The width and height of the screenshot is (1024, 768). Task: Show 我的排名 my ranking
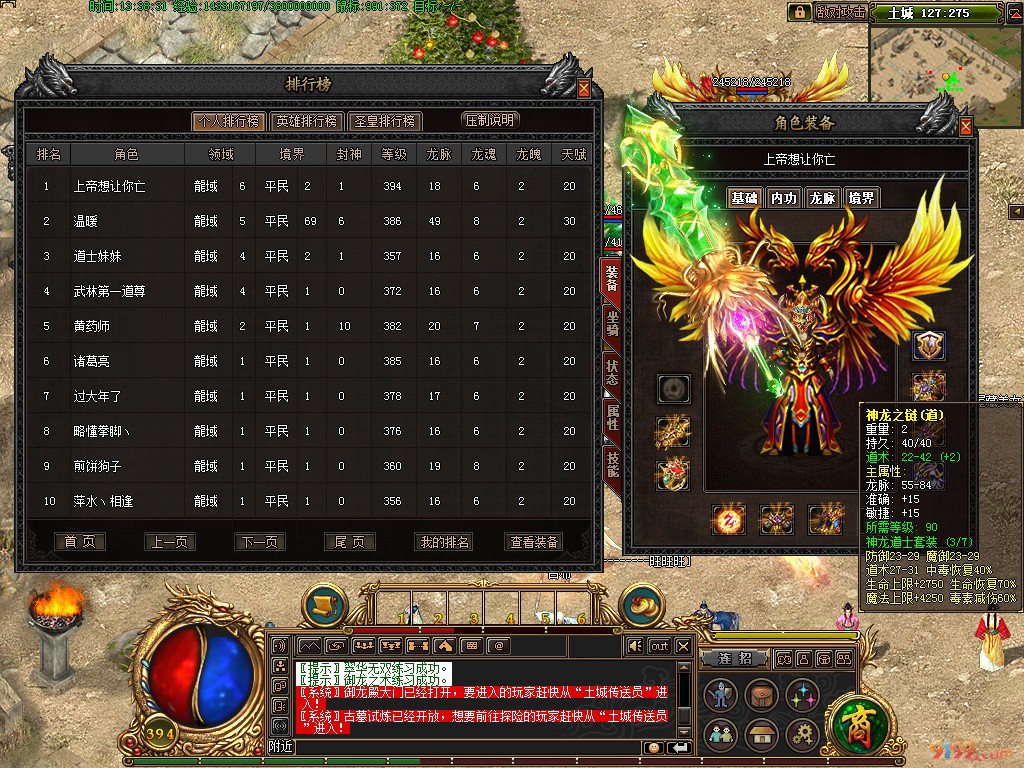(445, 542)
